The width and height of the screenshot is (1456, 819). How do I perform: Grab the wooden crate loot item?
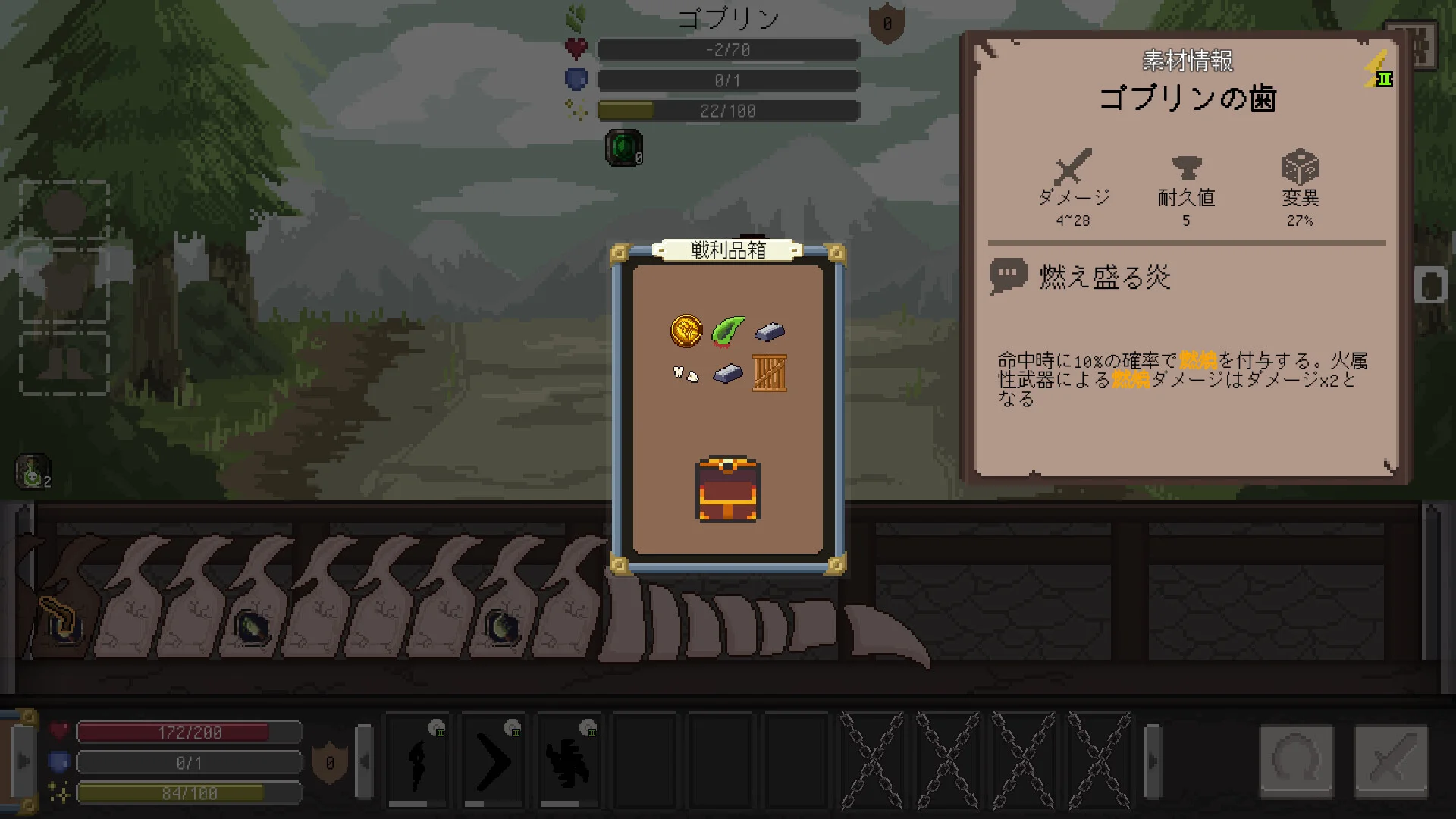point(769,373)
